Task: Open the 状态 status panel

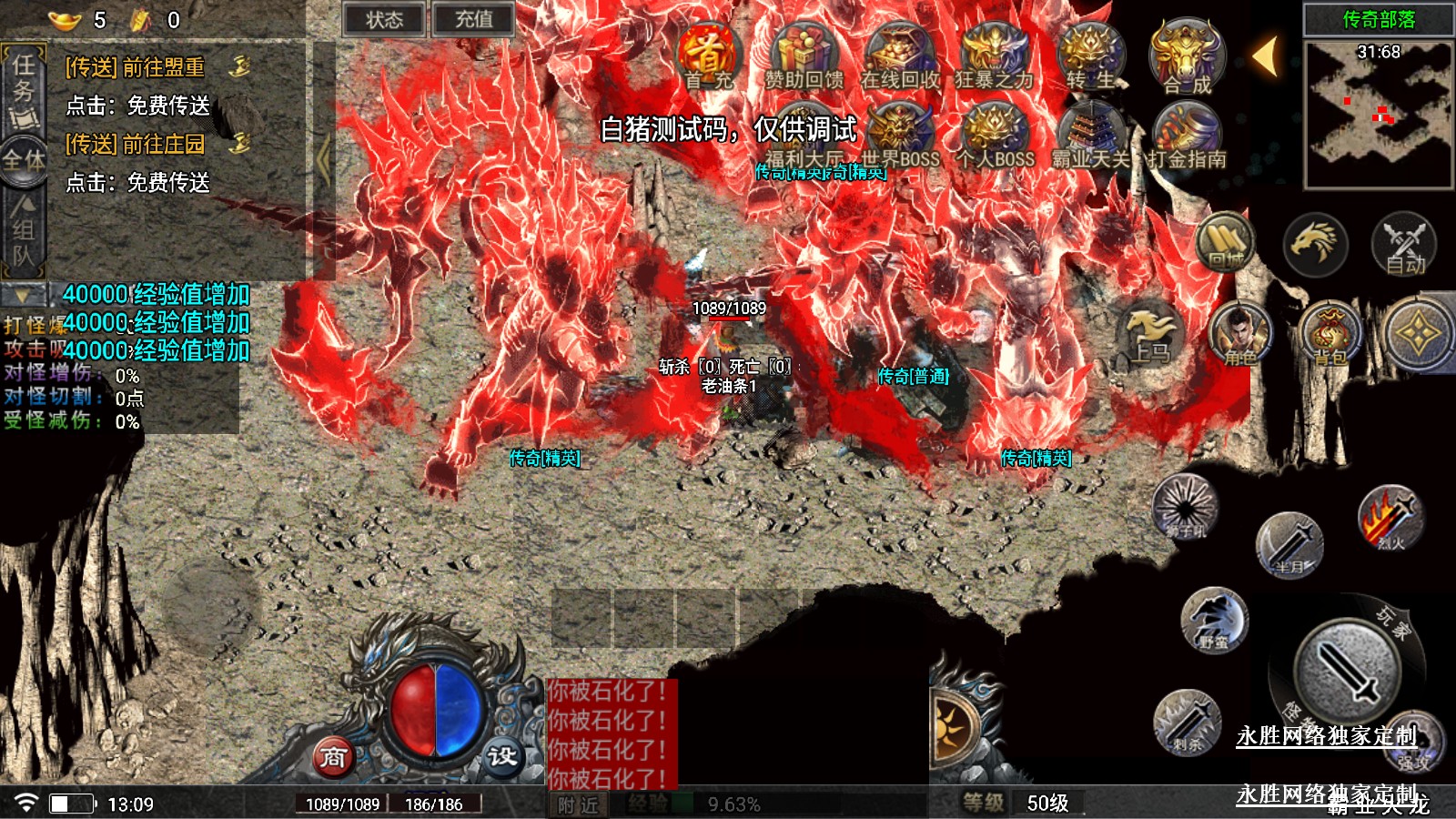Action: 384,19
